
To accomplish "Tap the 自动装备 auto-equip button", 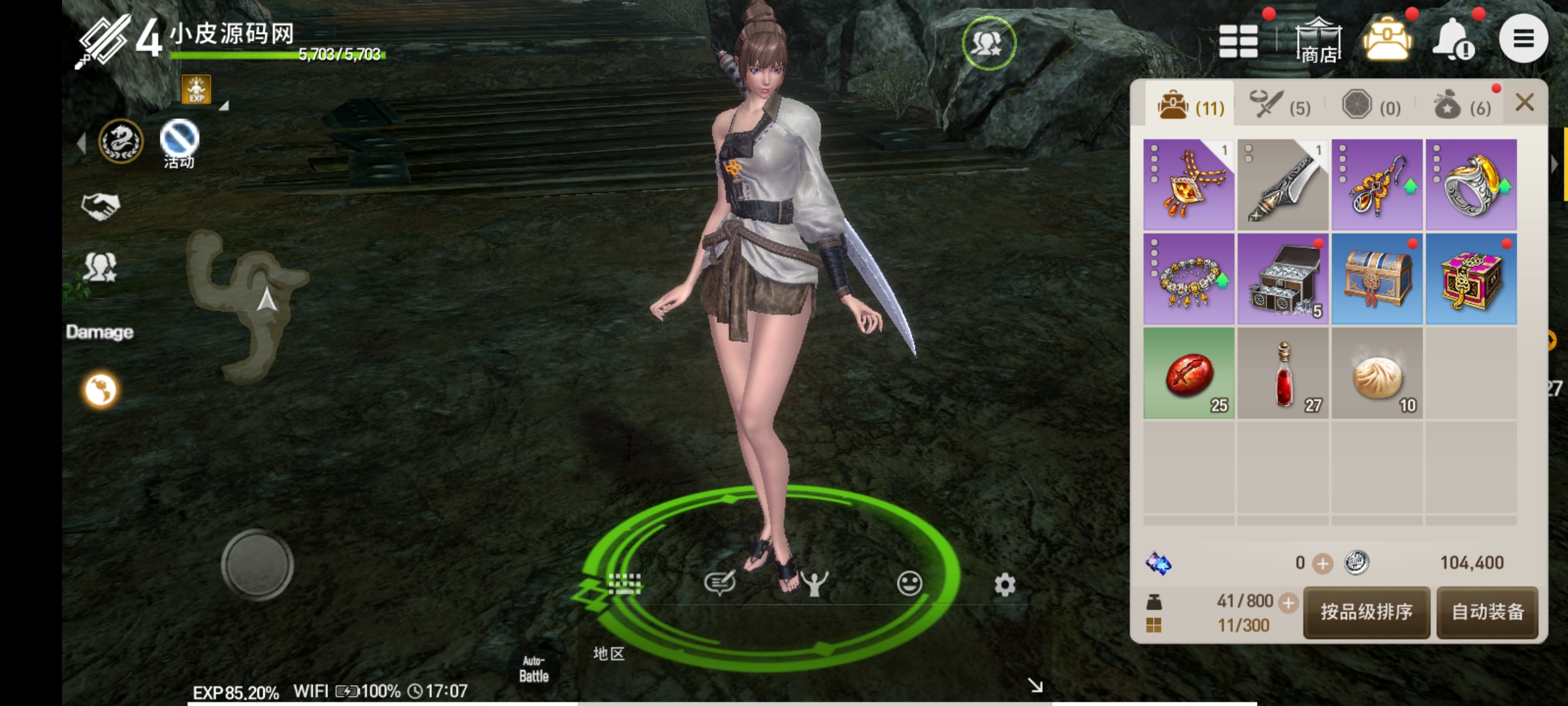I will [x=1488, y=612].
